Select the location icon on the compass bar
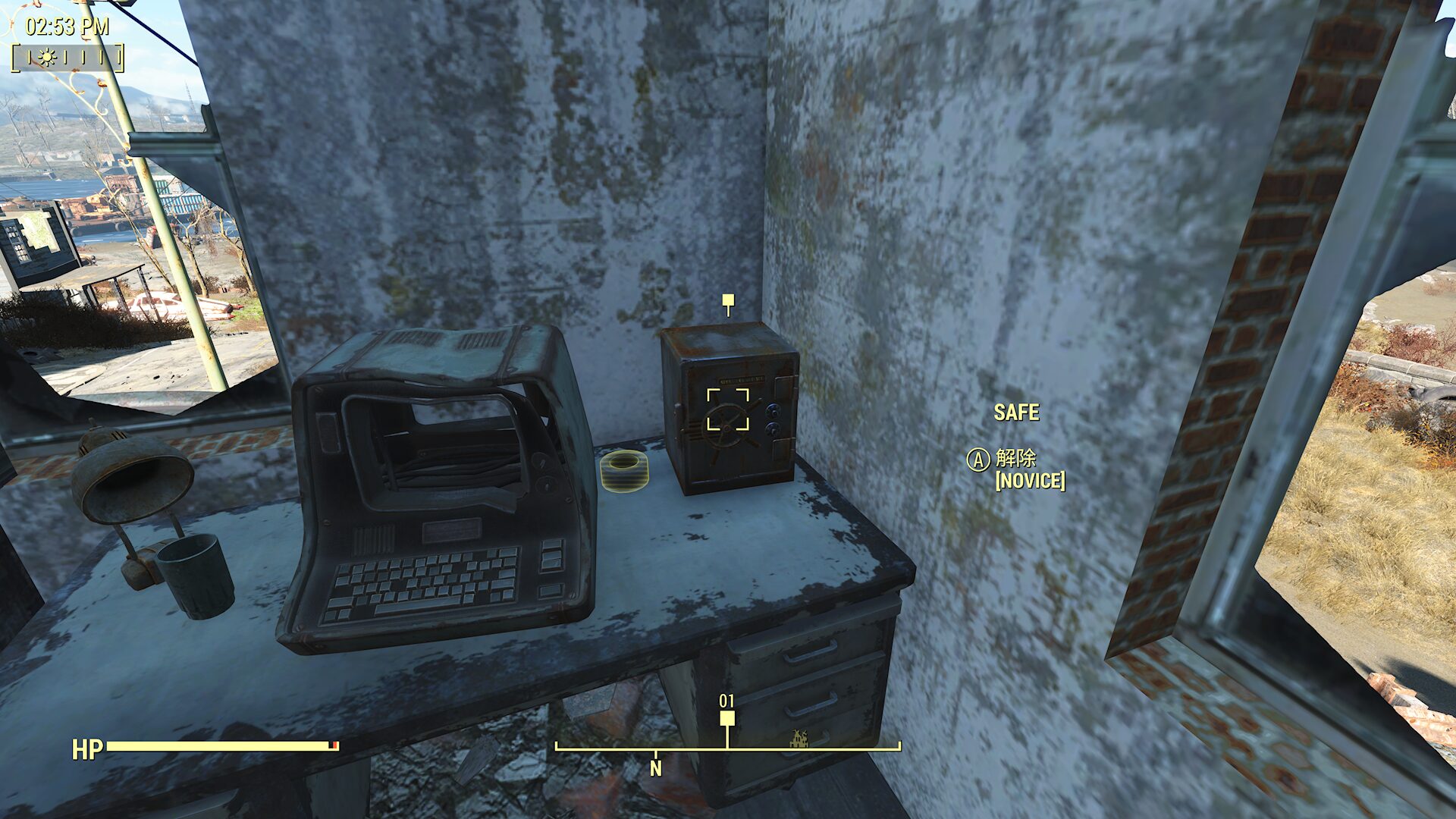Image resolution: width=1456 pixels, height=819 pixels. pos(799,738)
